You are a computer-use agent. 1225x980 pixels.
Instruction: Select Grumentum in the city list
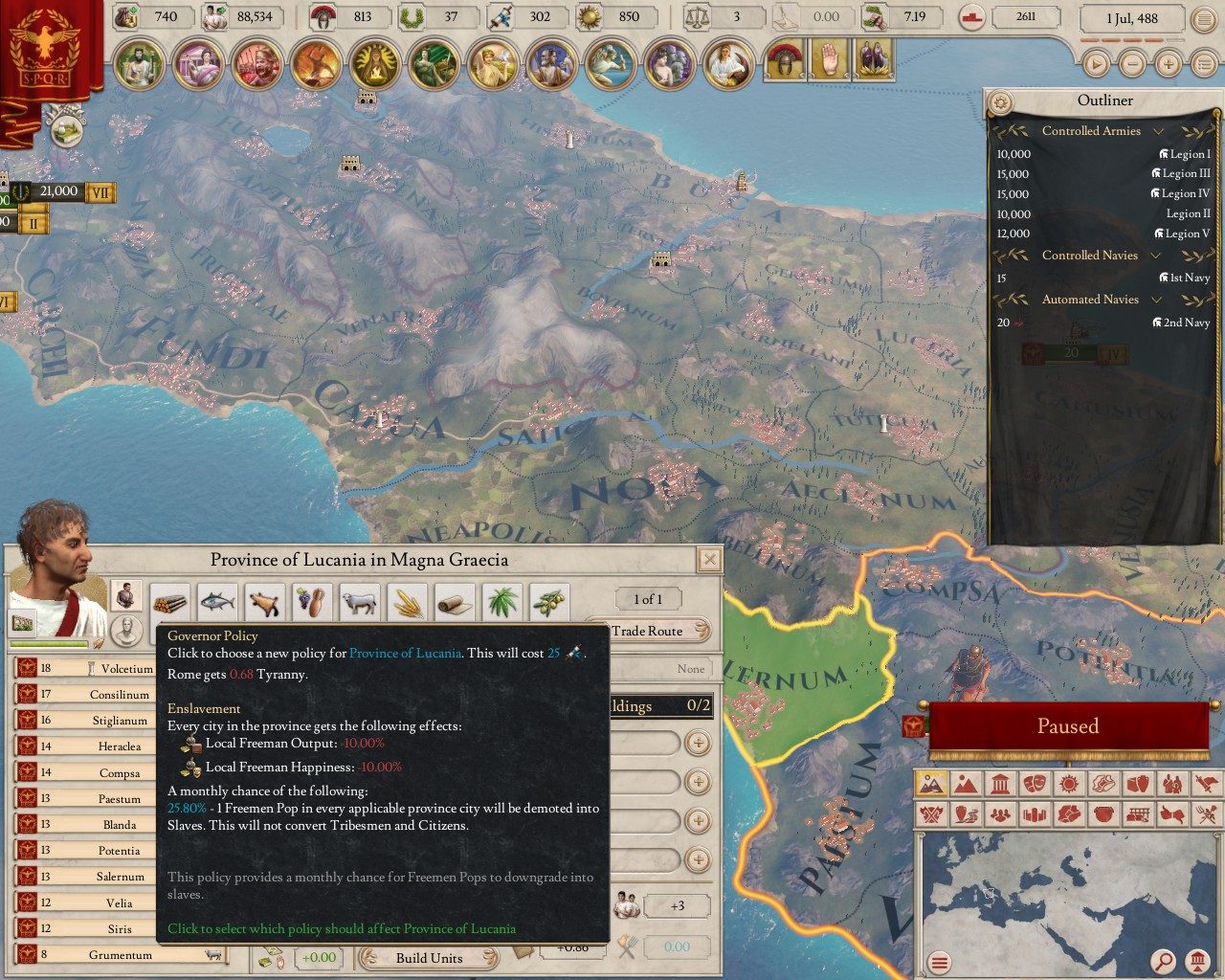point(120,955)
